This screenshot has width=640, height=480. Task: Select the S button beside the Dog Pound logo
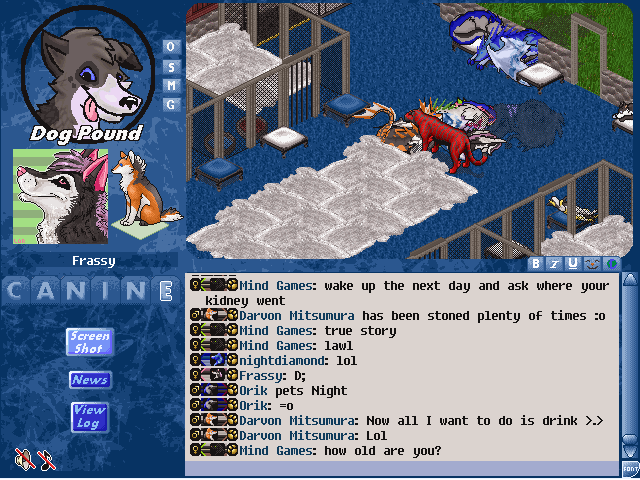coord(170,66)
